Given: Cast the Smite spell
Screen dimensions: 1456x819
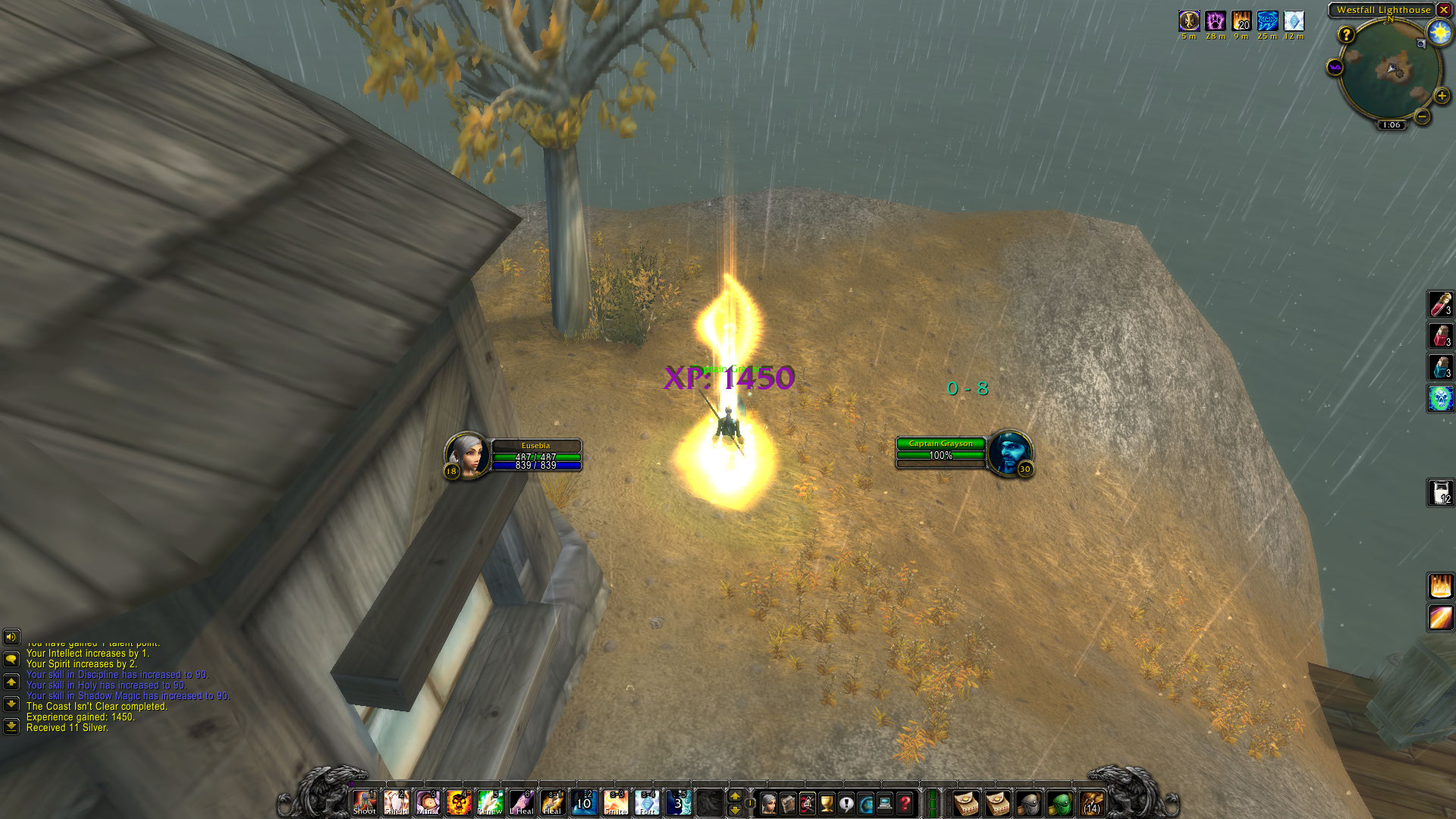Looking at the screenshot, I should coord(615,802).
